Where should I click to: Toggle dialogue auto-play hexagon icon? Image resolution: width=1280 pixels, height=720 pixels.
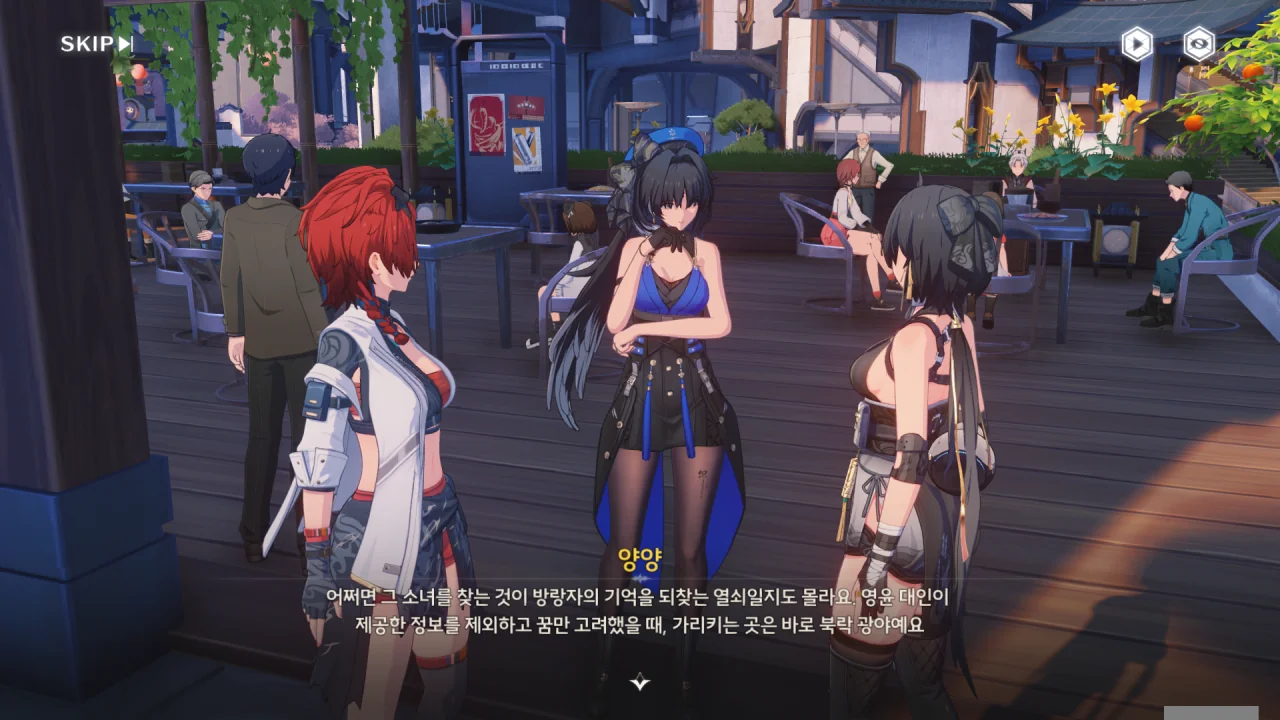point(1137,44)
